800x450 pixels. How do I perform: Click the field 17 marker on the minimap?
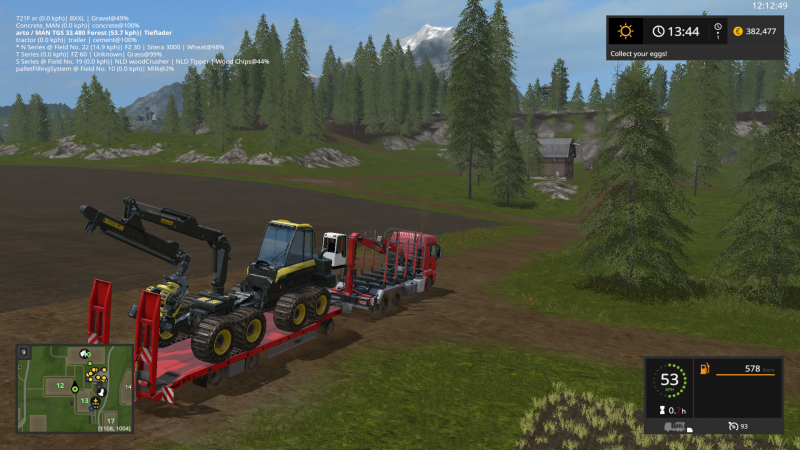[x=110, y=420]
